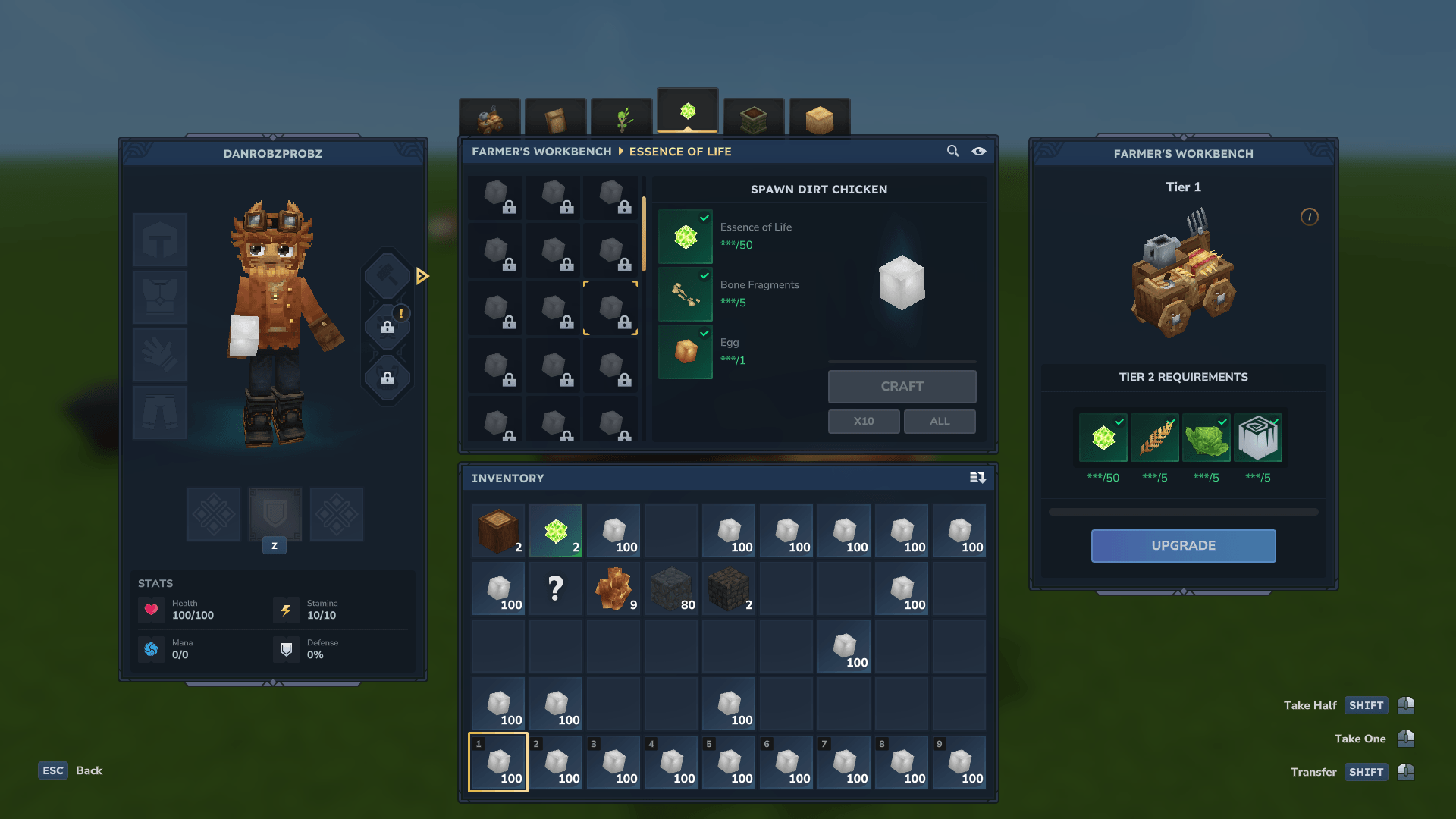Open the recipe search magnifier

tap(953, 151)
